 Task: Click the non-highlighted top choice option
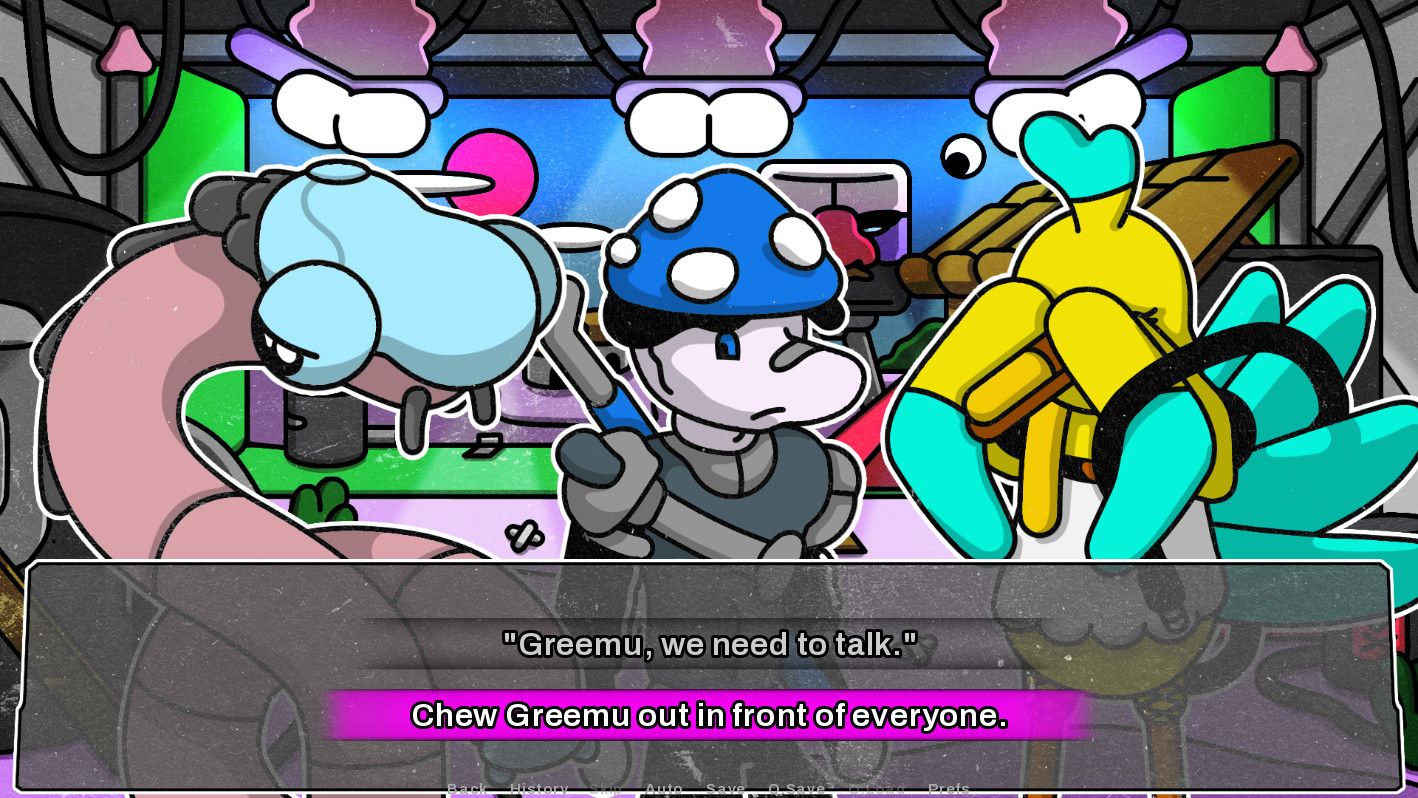(709, 645)
